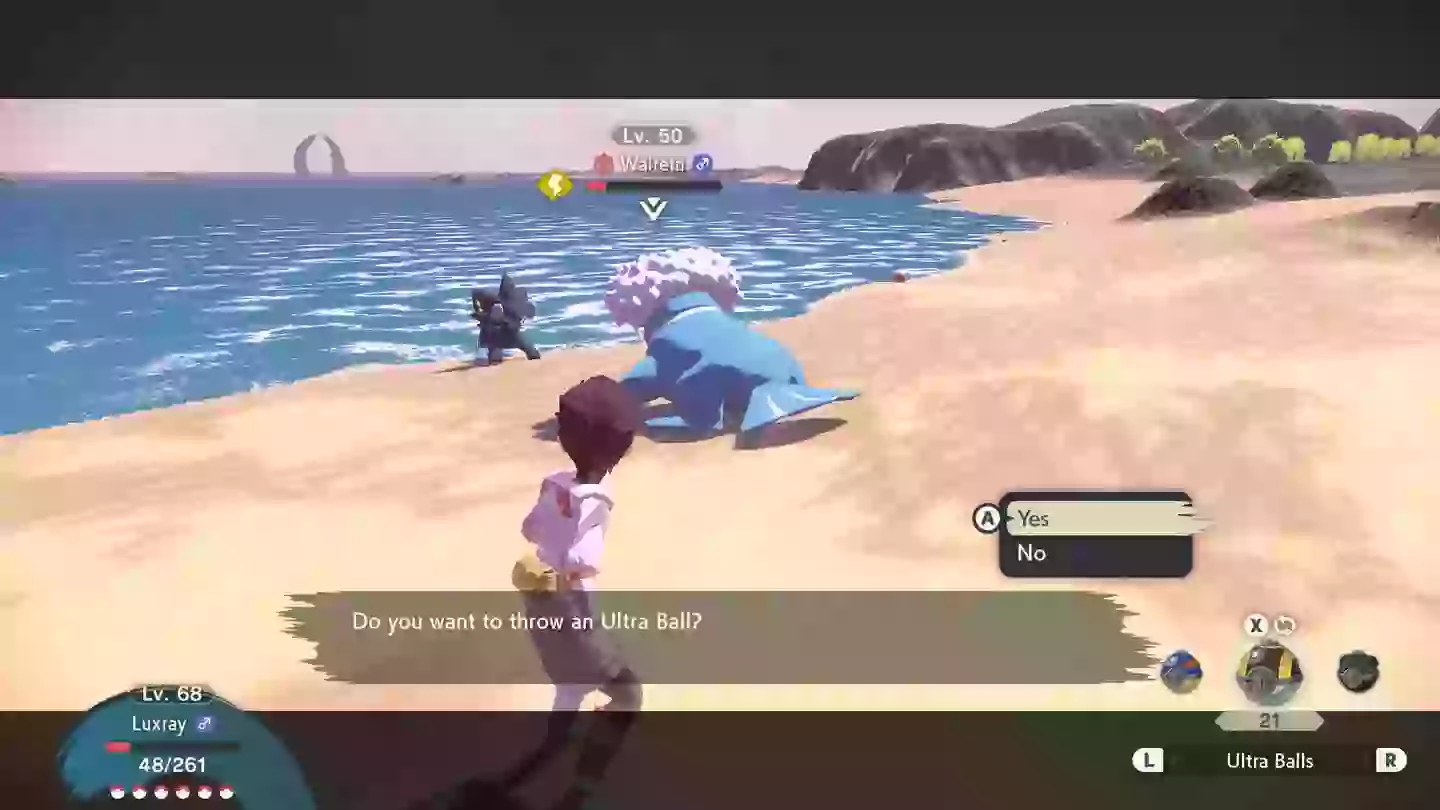Click the male gender icon next to Walrein's name

[x=700, y=164]
